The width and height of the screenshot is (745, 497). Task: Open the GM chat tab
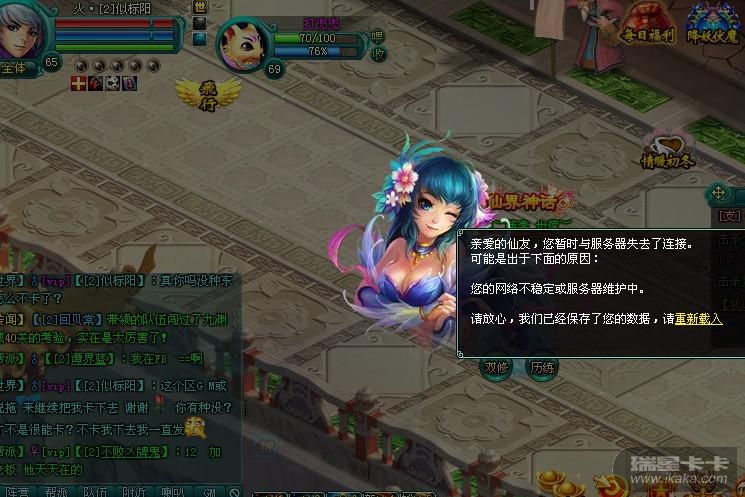(x=209, y=491)
